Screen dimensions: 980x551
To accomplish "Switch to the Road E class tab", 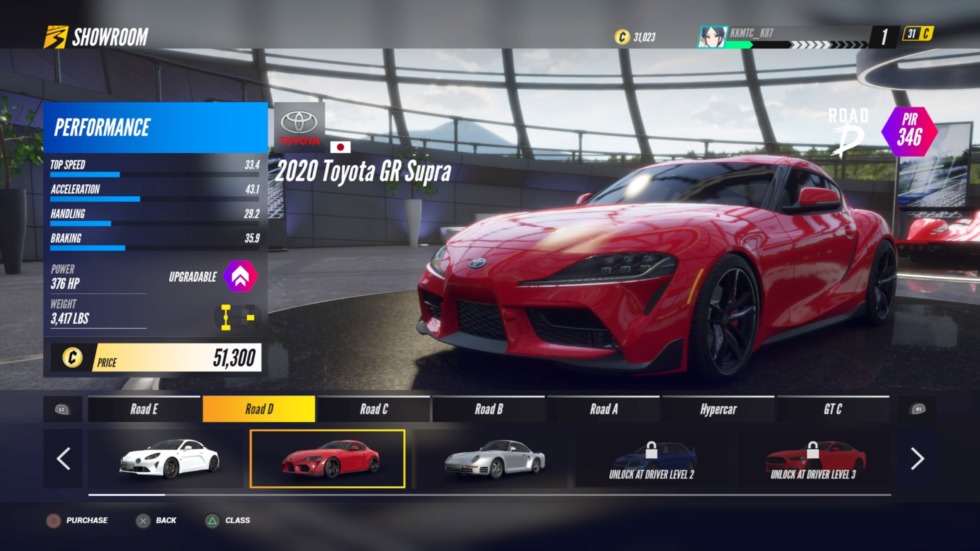I will 144,409.
